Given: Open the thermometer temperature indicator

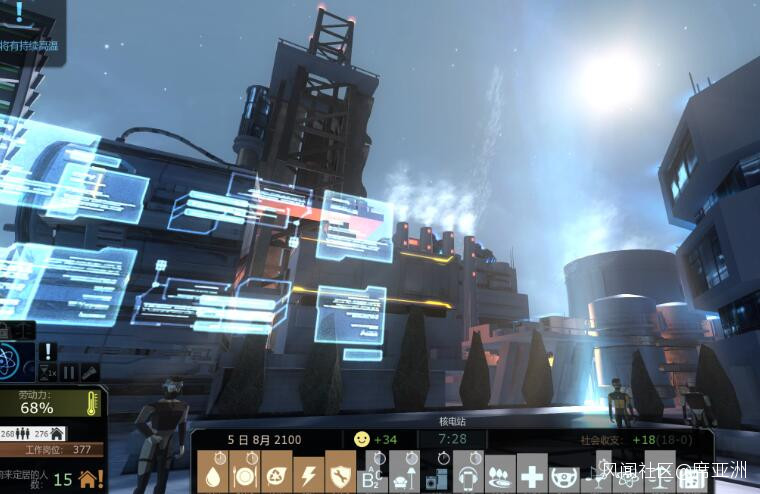Looking at the screenshot, I should tap(92, 404).
